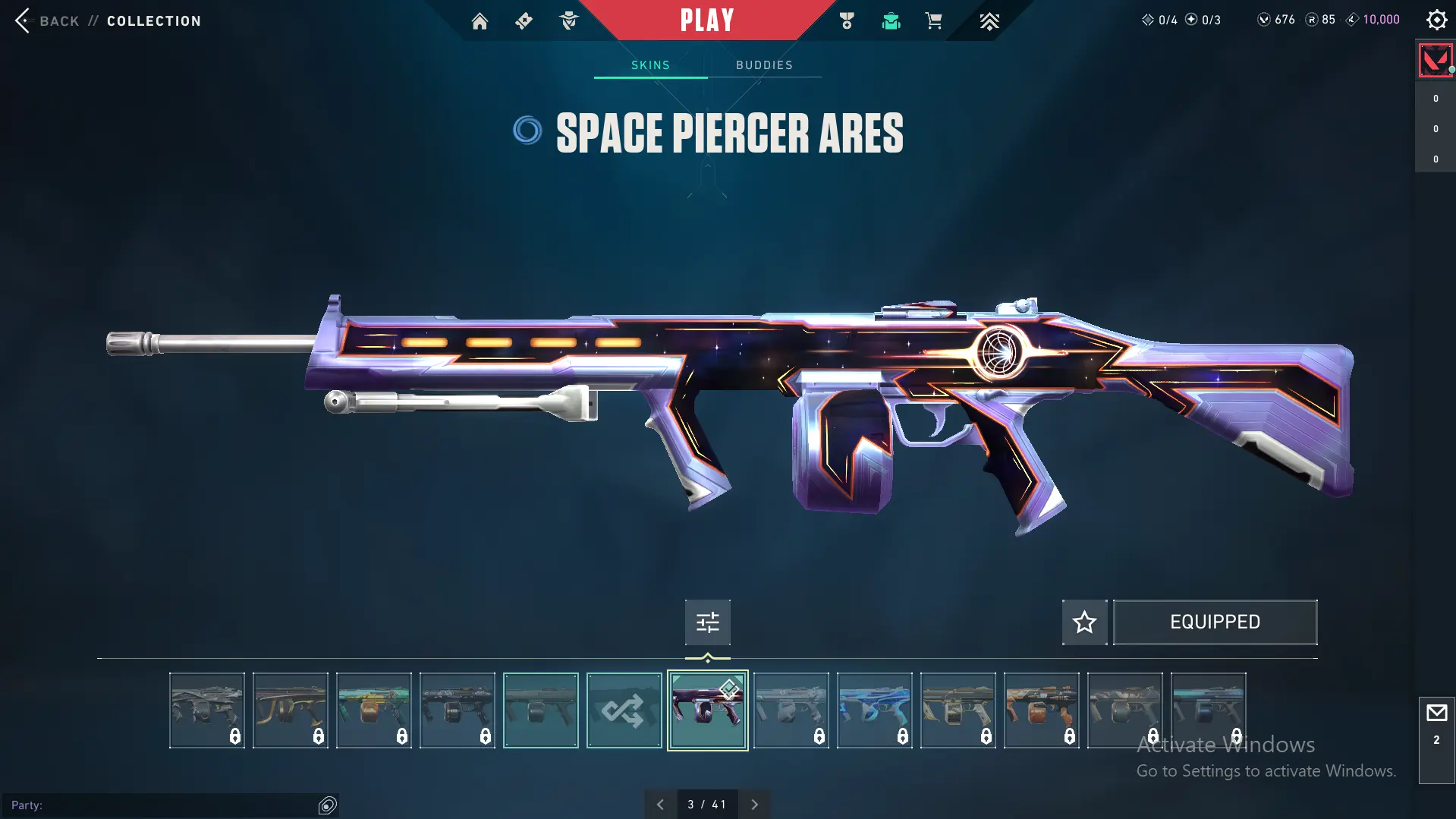Choose the default grey Ares skin thumbnail

(x=540, y=710)
